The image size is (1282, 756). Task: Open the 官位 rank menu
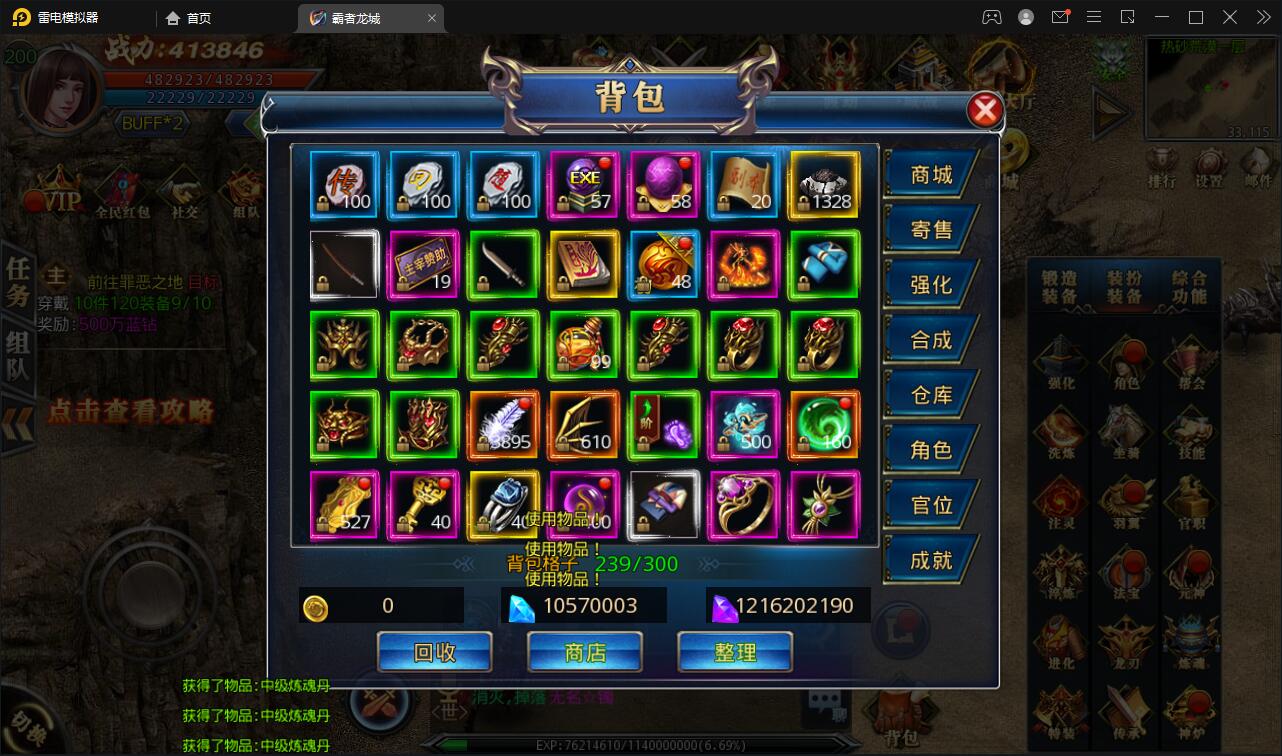(x=930, y=505)
